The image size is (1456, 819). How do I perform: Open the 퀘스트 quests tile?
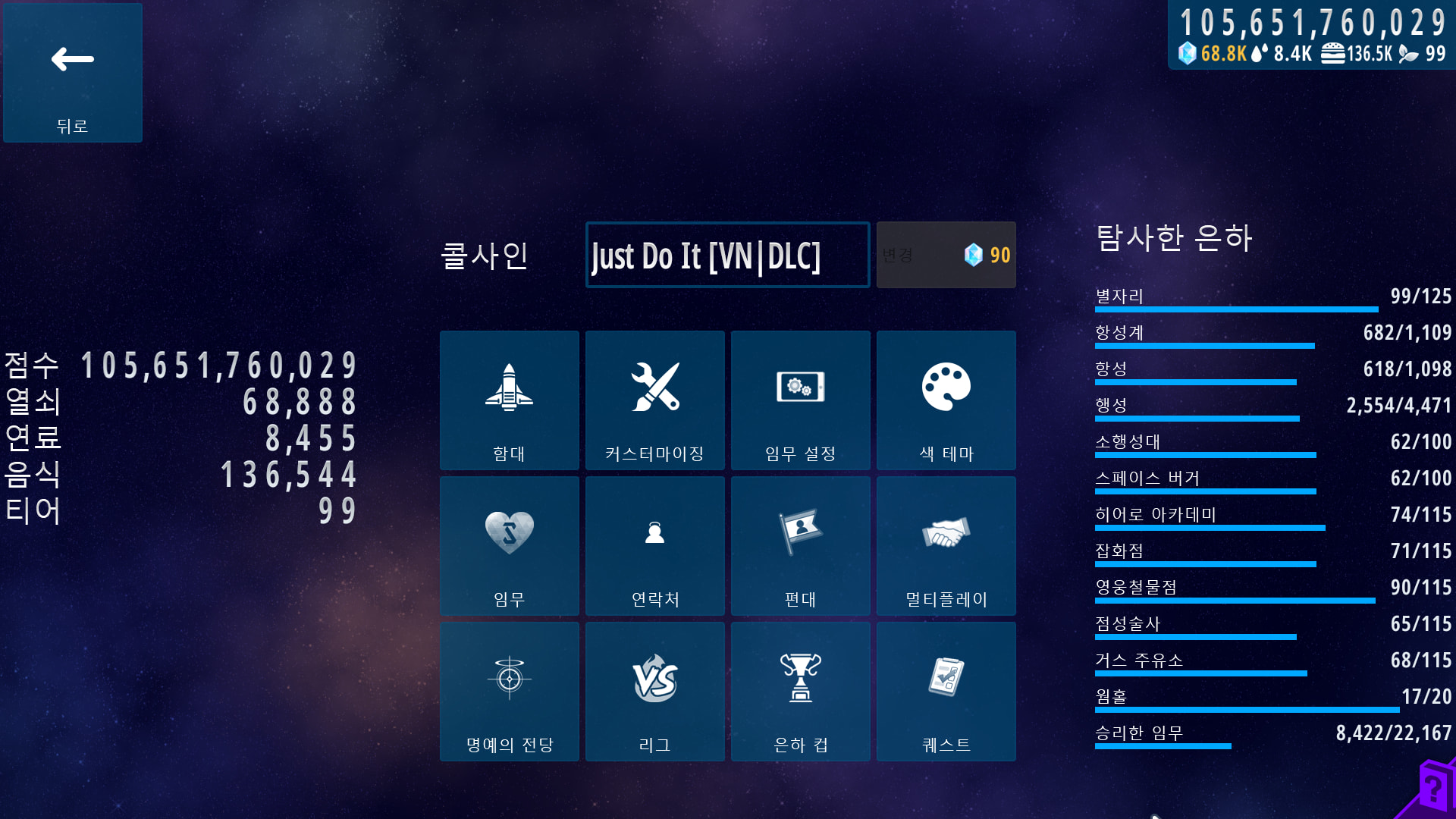click(x=946, y=692)
